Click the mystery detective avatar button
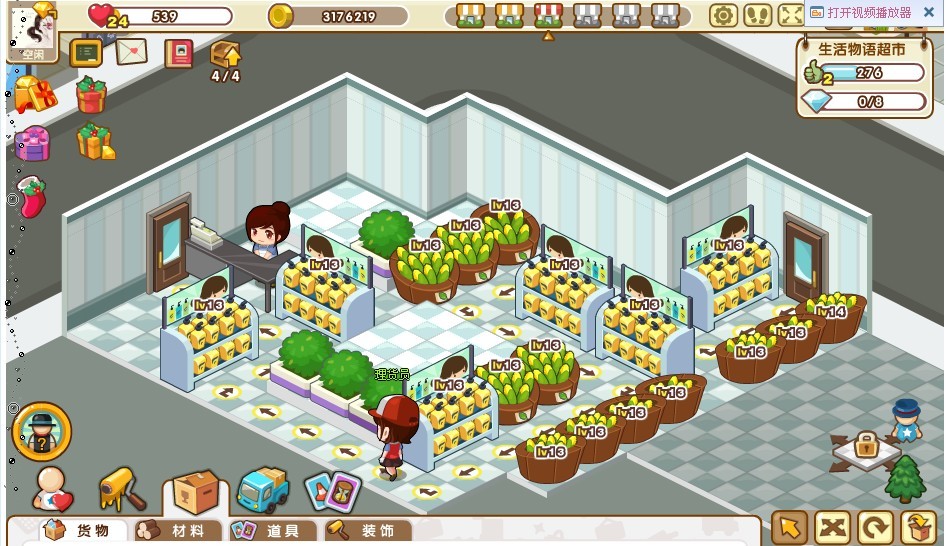 pos(41,431)
